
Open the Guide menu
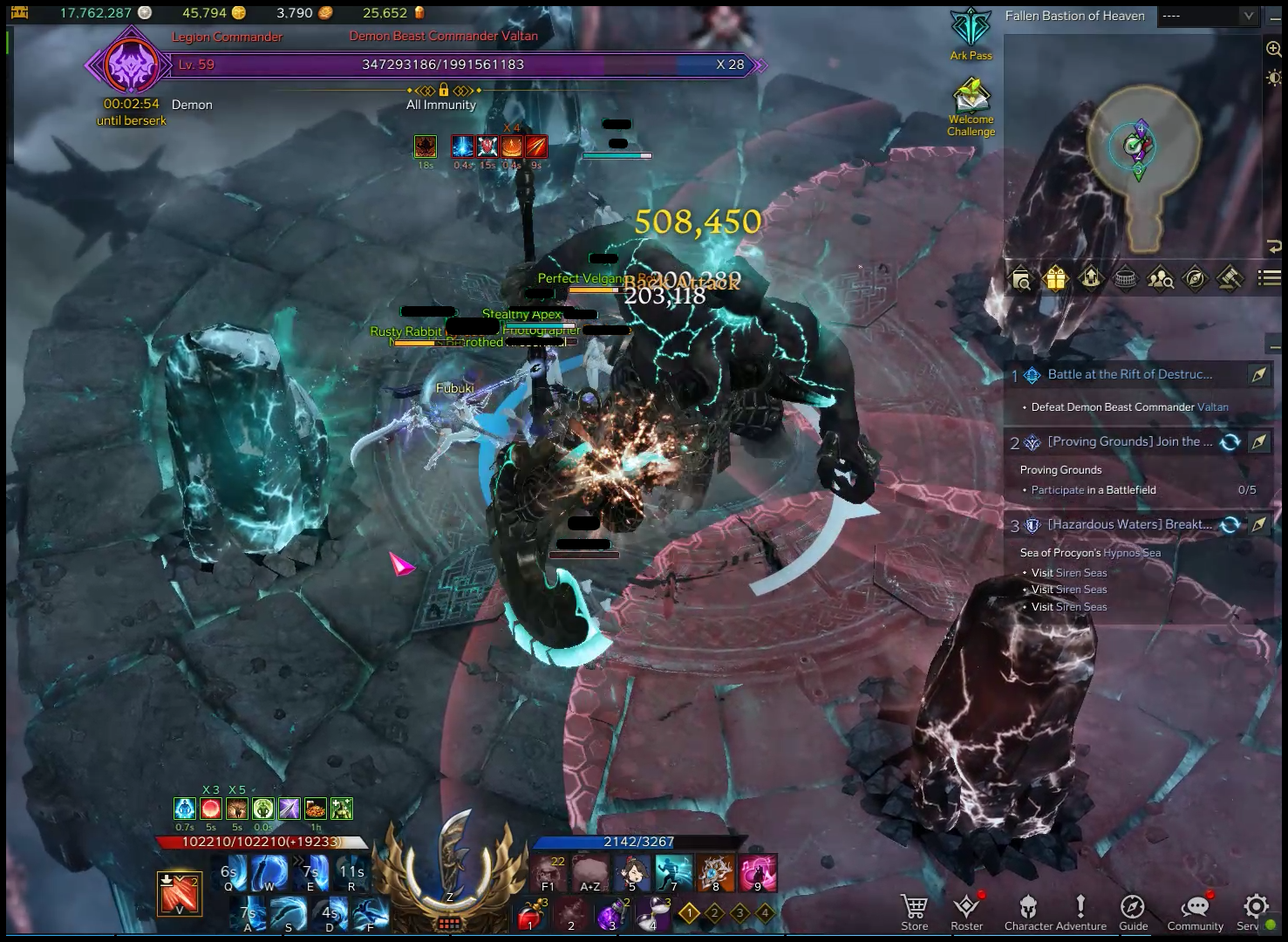tap(1133, 911)
